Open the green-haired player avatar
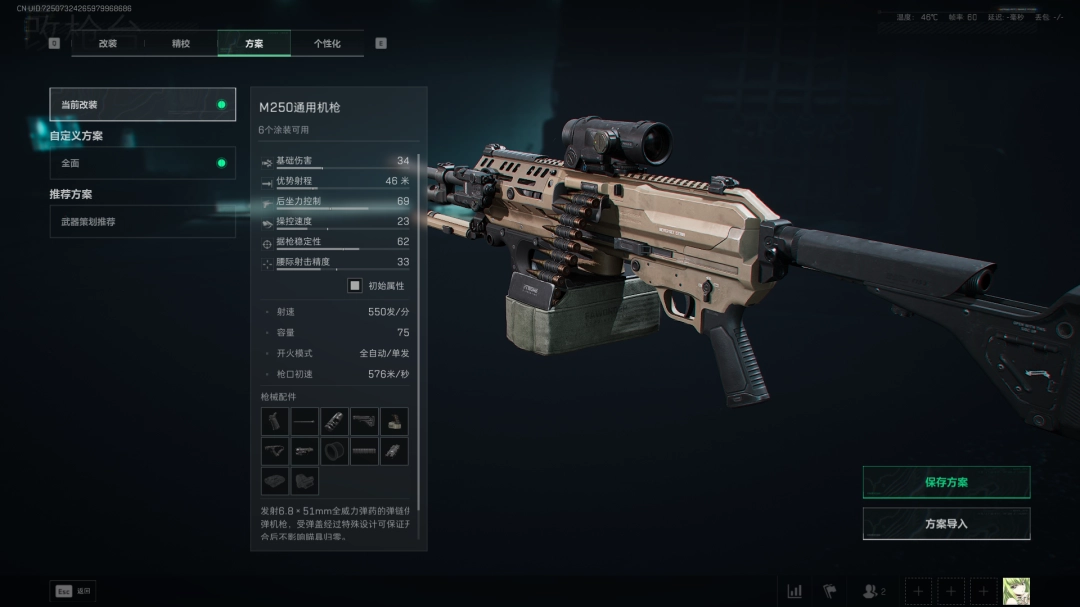This screenshot has width=1080, height=607. tap(1016, 591)
